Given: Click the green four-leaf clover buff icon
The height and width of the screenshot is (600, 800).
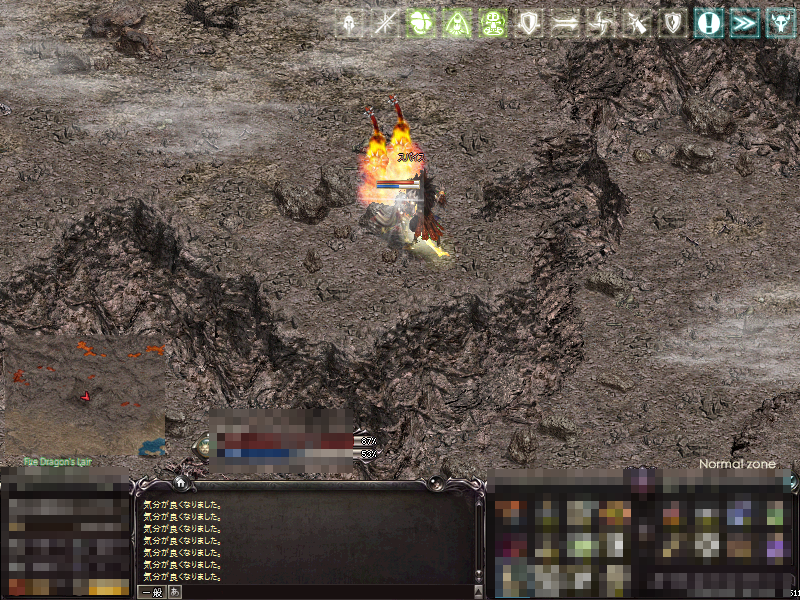Looking at the screenshot, I should pyautogui.click(x=421, y=23).
